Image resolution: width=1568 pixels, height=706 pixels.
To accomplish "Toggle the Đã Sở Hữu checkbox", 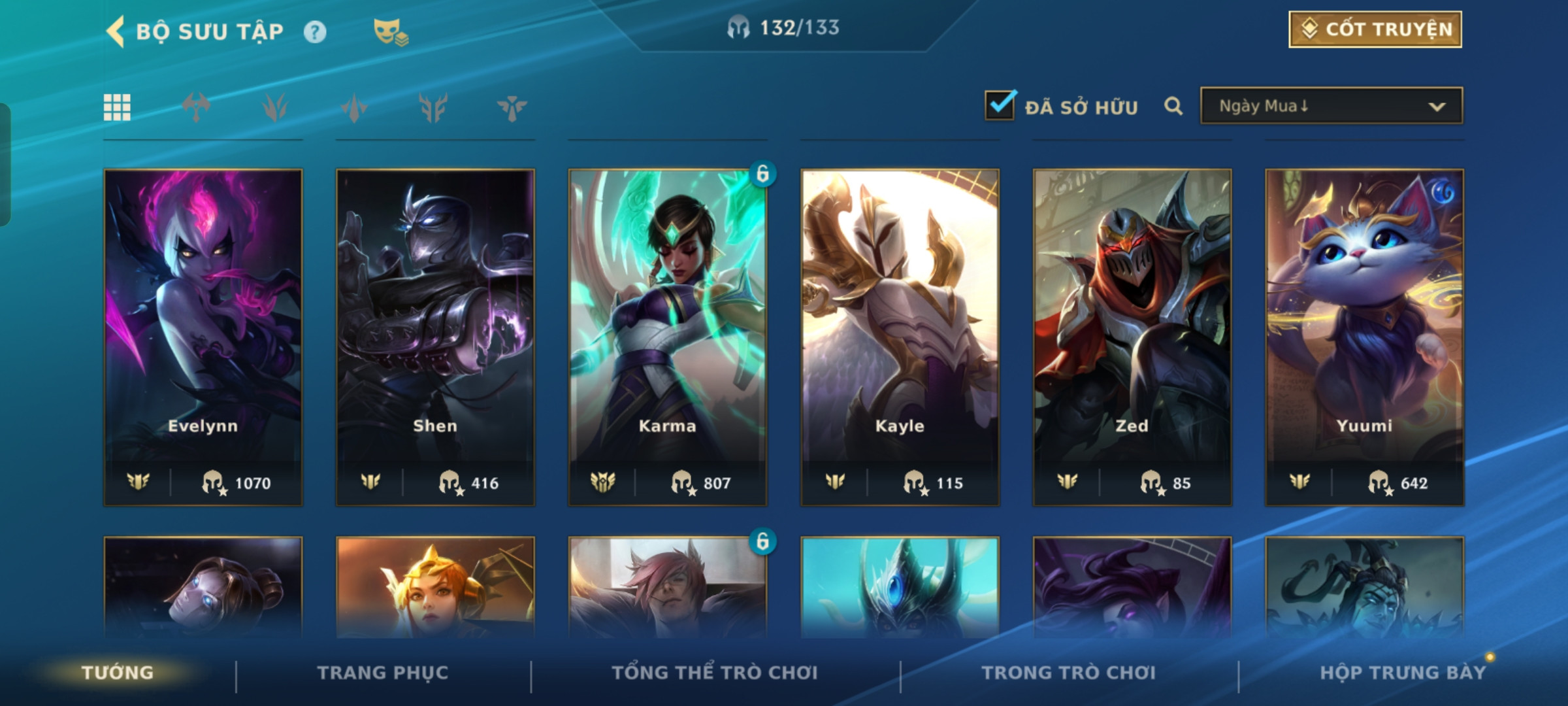I will [x=1000, y=106].
